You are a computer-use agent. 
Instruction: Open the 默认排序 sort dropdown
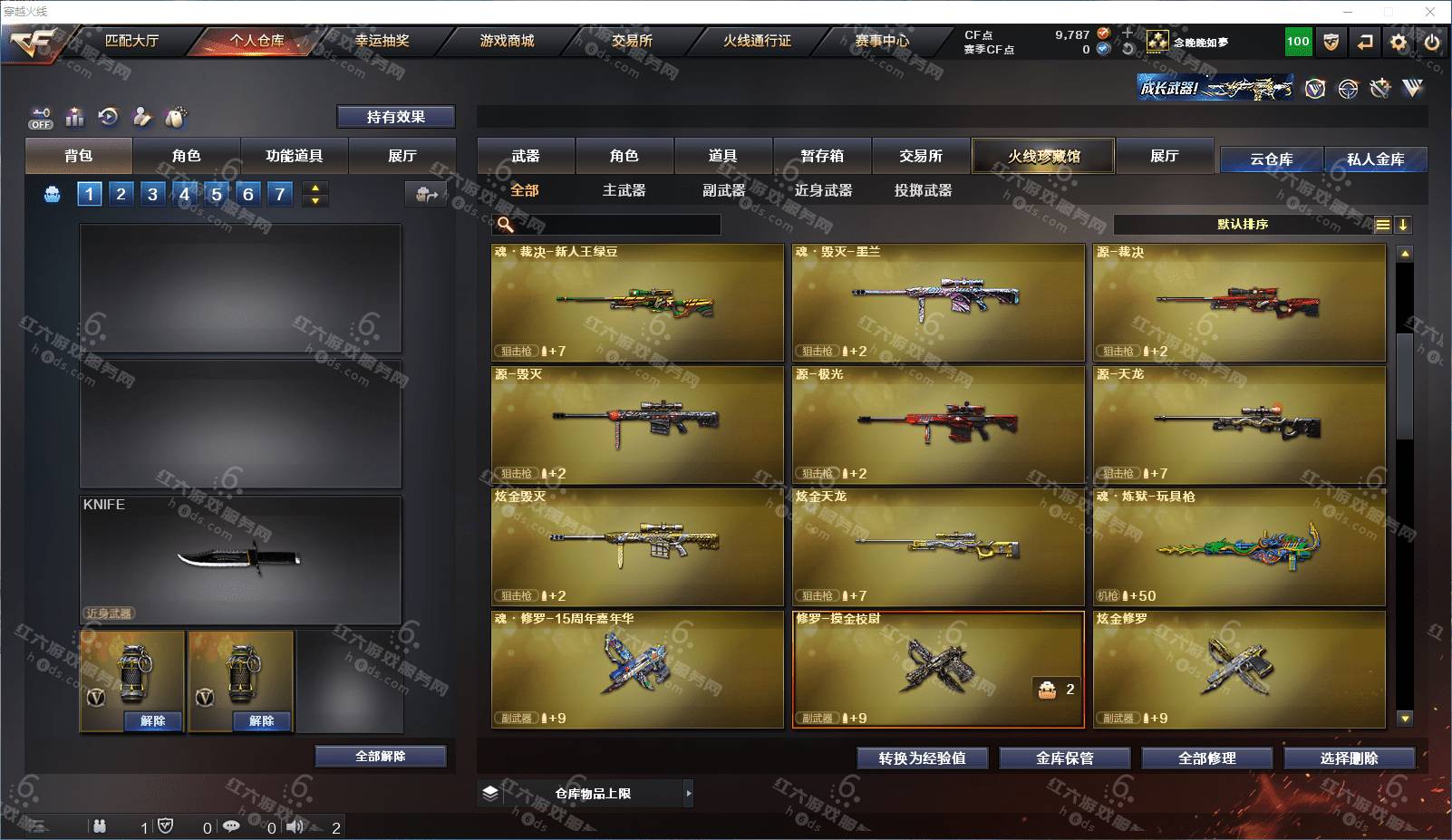(1243, 225)
